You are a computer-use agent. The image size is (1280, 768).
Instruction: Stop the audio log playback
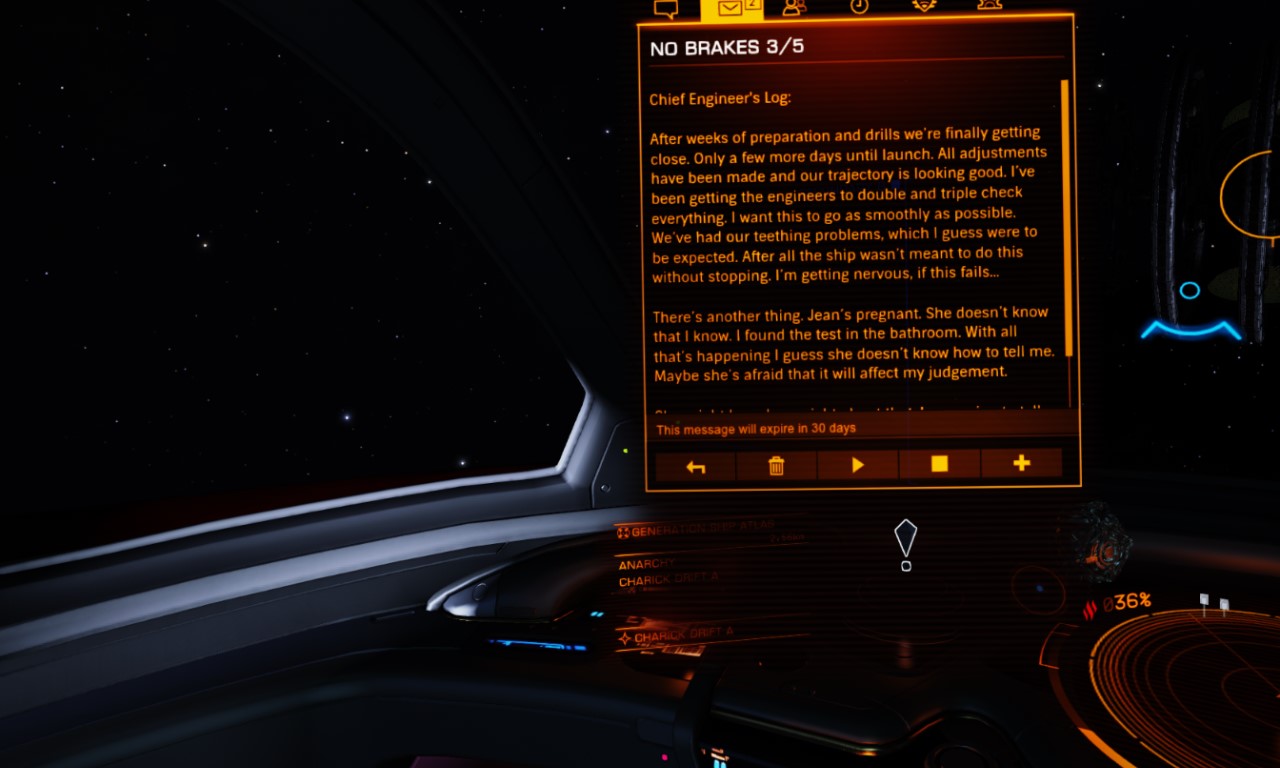[x=940, y=464]
